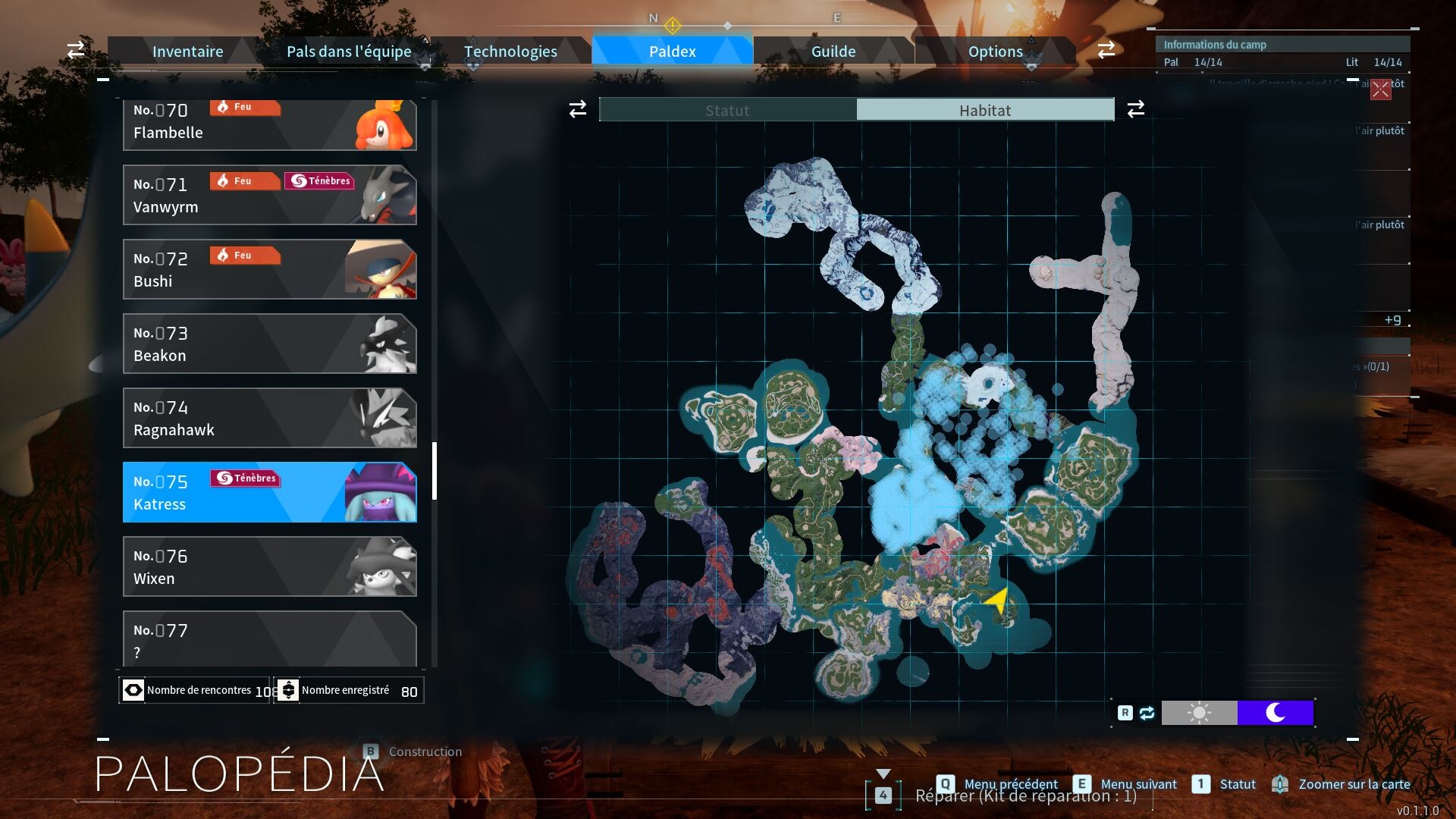1456x819 pixels.
Task: Choose Flambelle entry No.070
Action: [x=269, y=124]
